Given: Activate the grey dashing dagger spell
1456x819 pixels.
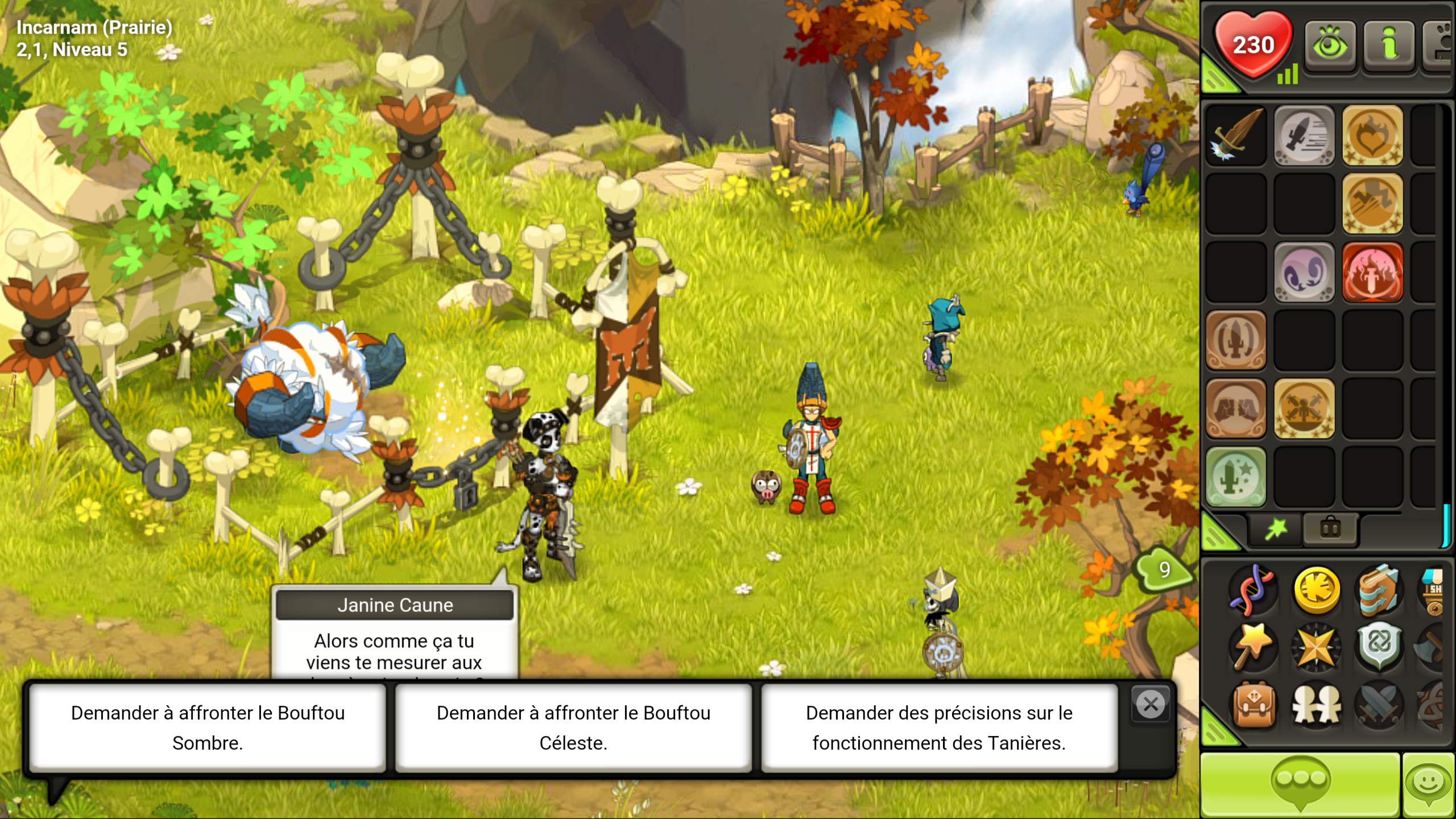Looking at the screenshot, I should pyautogui.click(x=1304, y=136).
